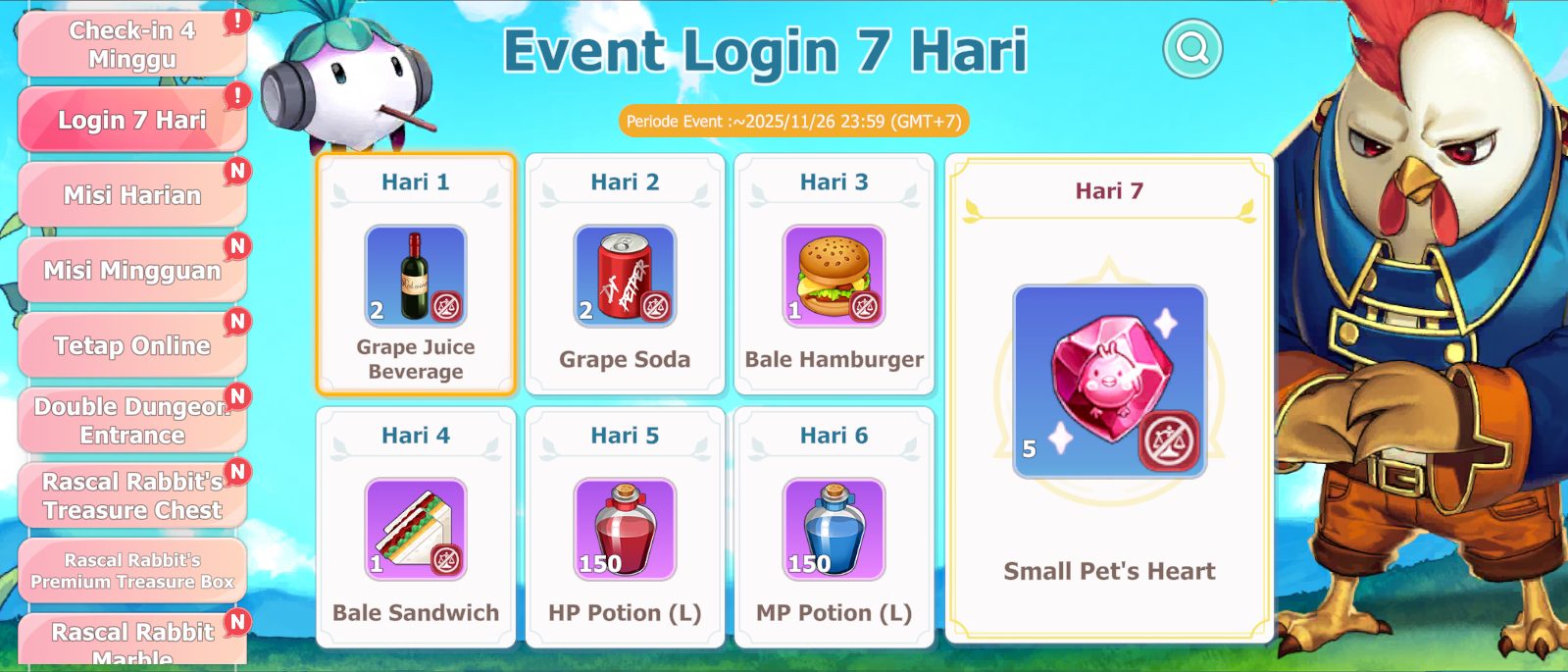Select the Hari 2 Grape Soda reward

[625, 275]
